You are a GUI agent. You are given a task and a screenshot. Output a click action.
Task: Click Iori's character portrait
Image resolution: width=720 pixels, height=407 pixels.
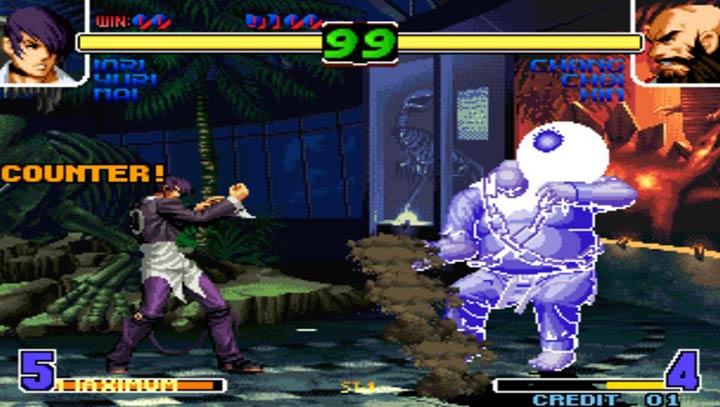coord(38,42)
